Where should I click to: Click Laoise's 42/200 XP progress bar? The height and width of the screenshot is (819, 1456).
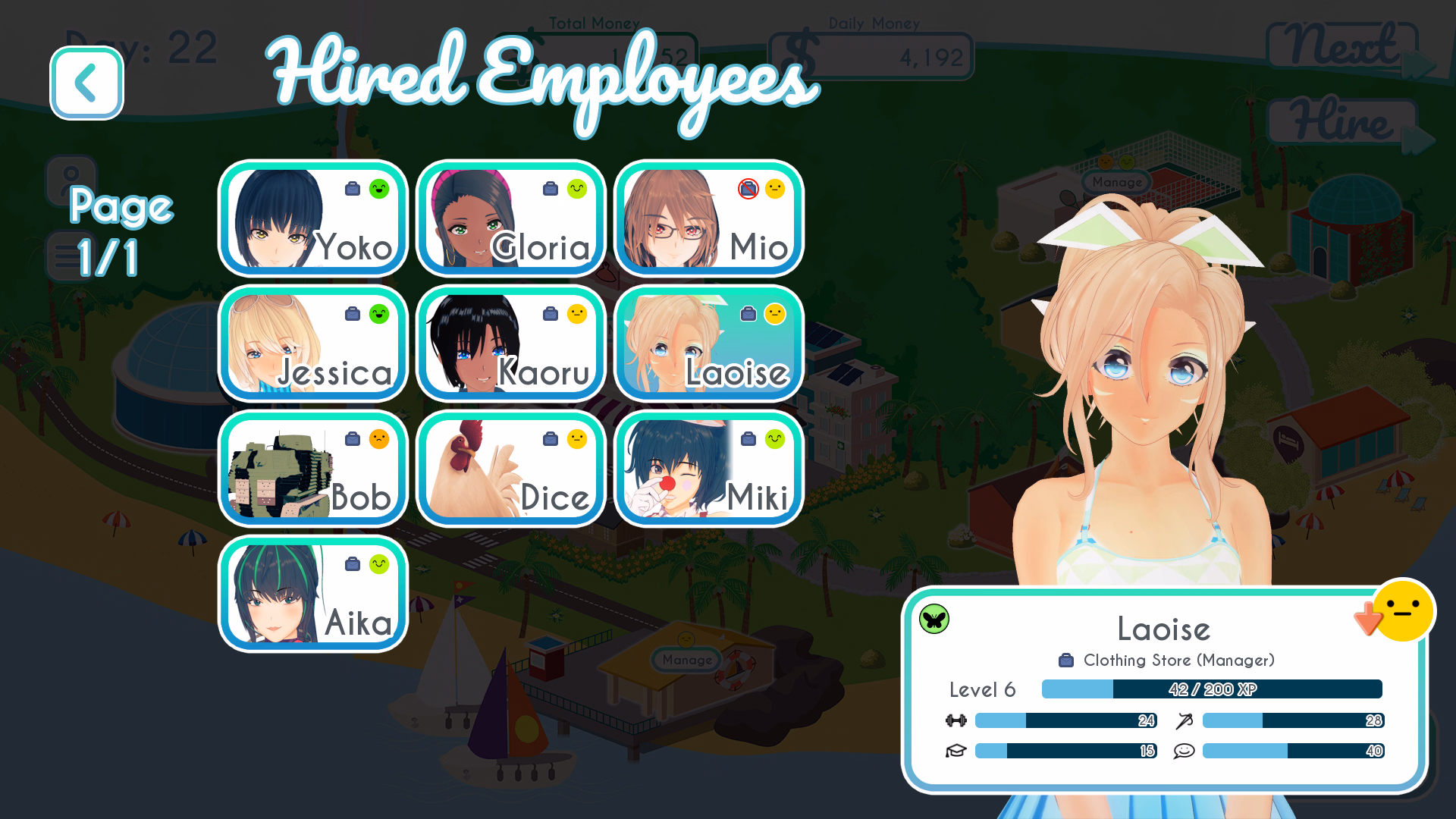click(x=1212, y=689)
